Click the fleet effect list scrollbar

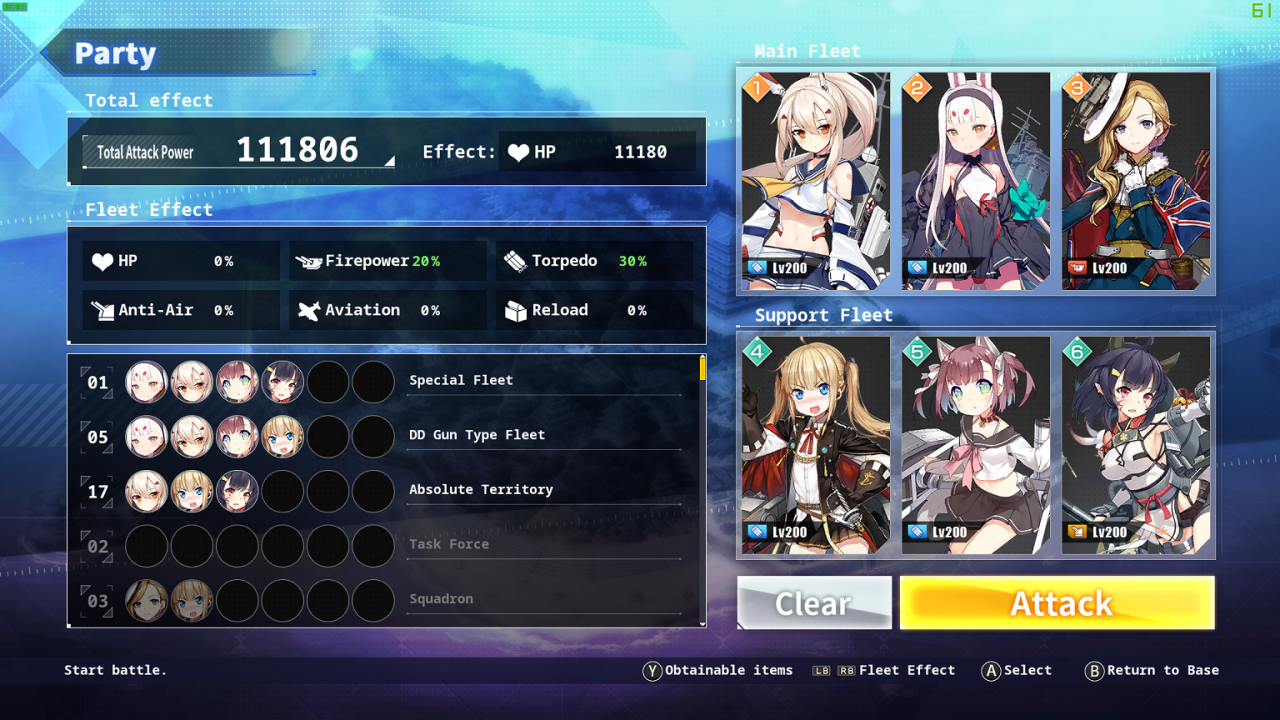click(x=702, y=370)
